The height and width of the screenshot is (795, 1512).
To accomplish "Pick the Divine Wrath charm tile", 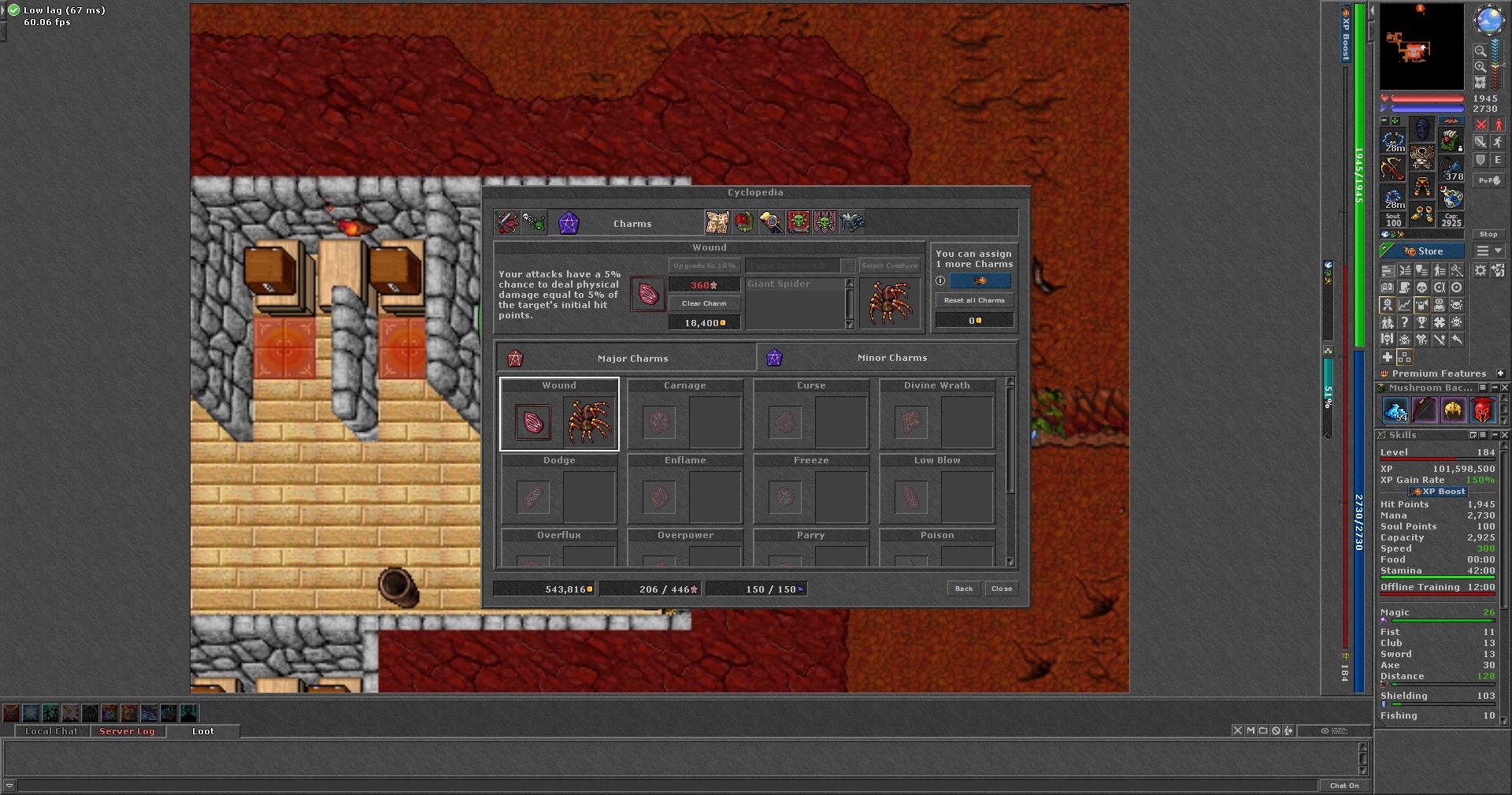I will (x=937, y=414).
